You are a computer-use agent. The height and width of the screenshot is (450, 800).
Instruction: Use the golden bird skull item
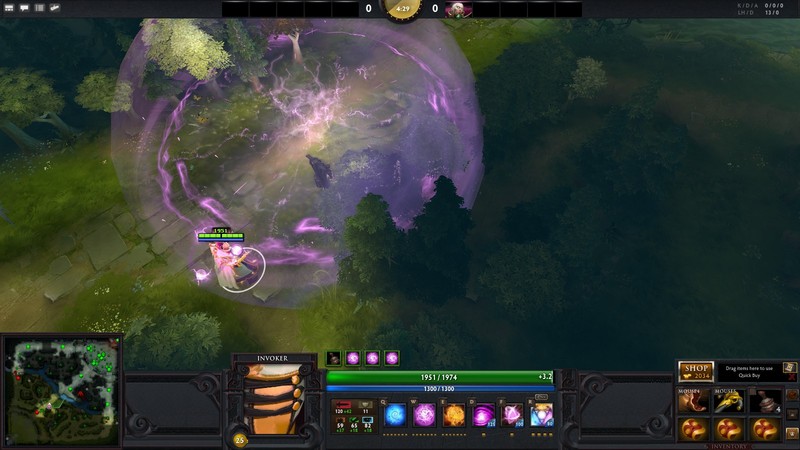(x=729, y=402)
